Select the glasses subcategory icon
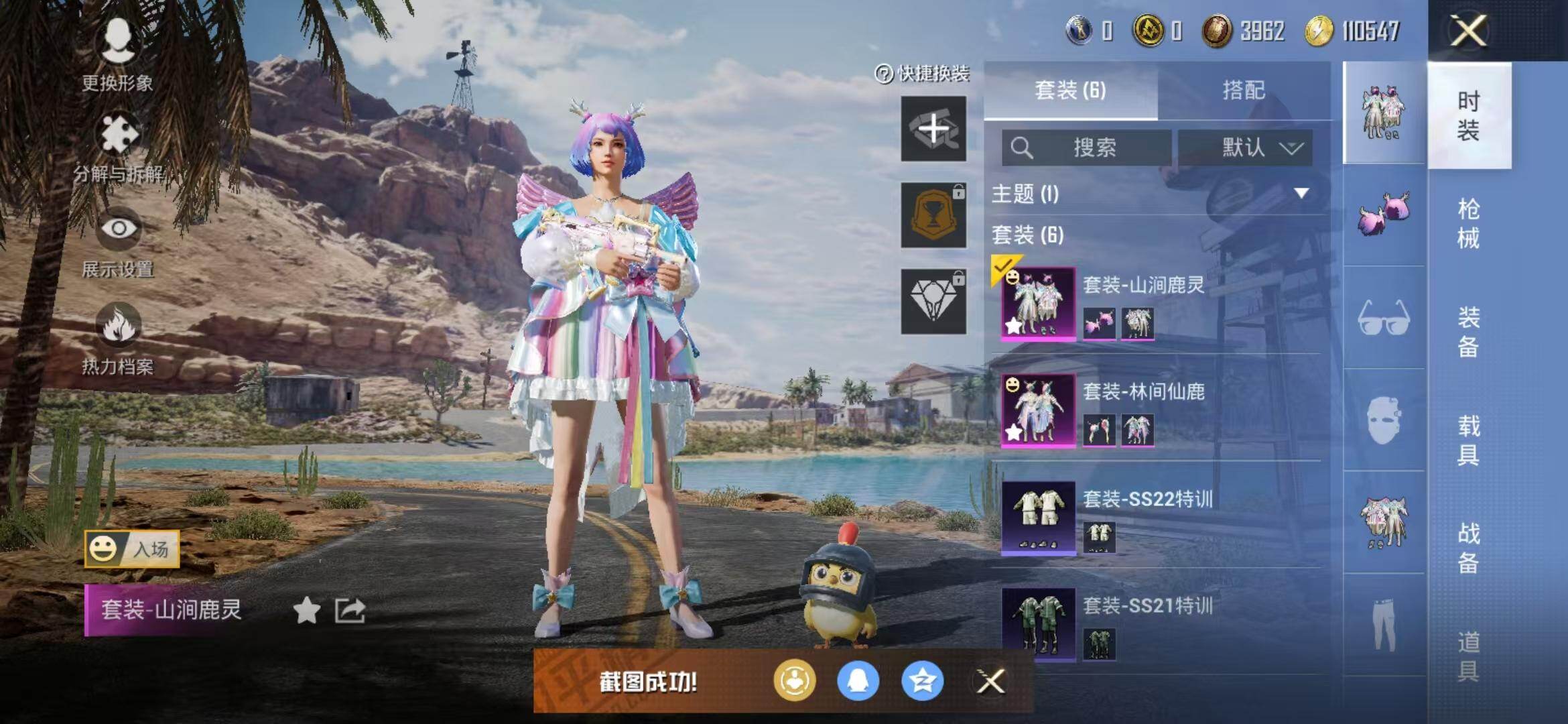Image resolution: width=1568 pixels, height=724 pixels. pos(1384,318)
